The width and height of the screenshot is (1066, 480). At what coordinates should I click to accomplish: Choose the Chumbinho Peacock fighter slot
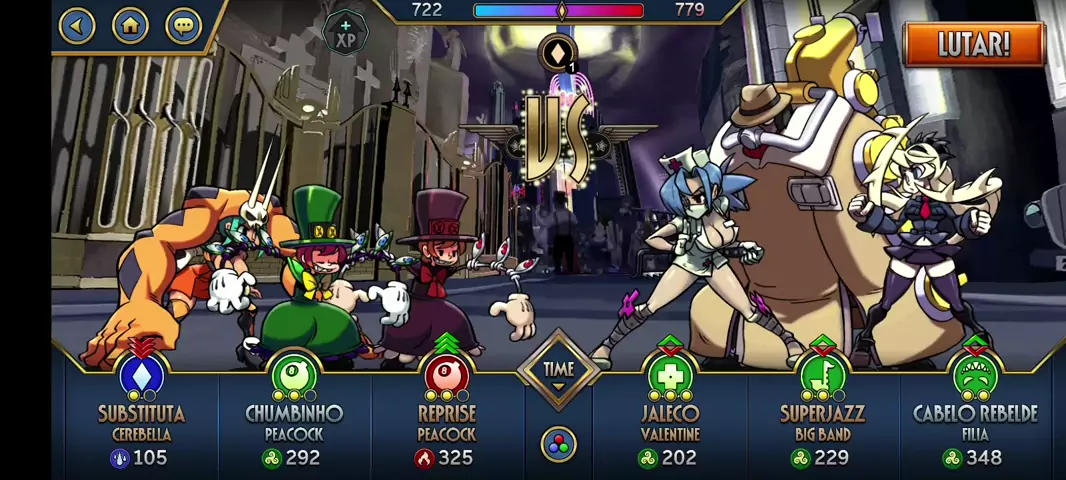tap(294, 412)
